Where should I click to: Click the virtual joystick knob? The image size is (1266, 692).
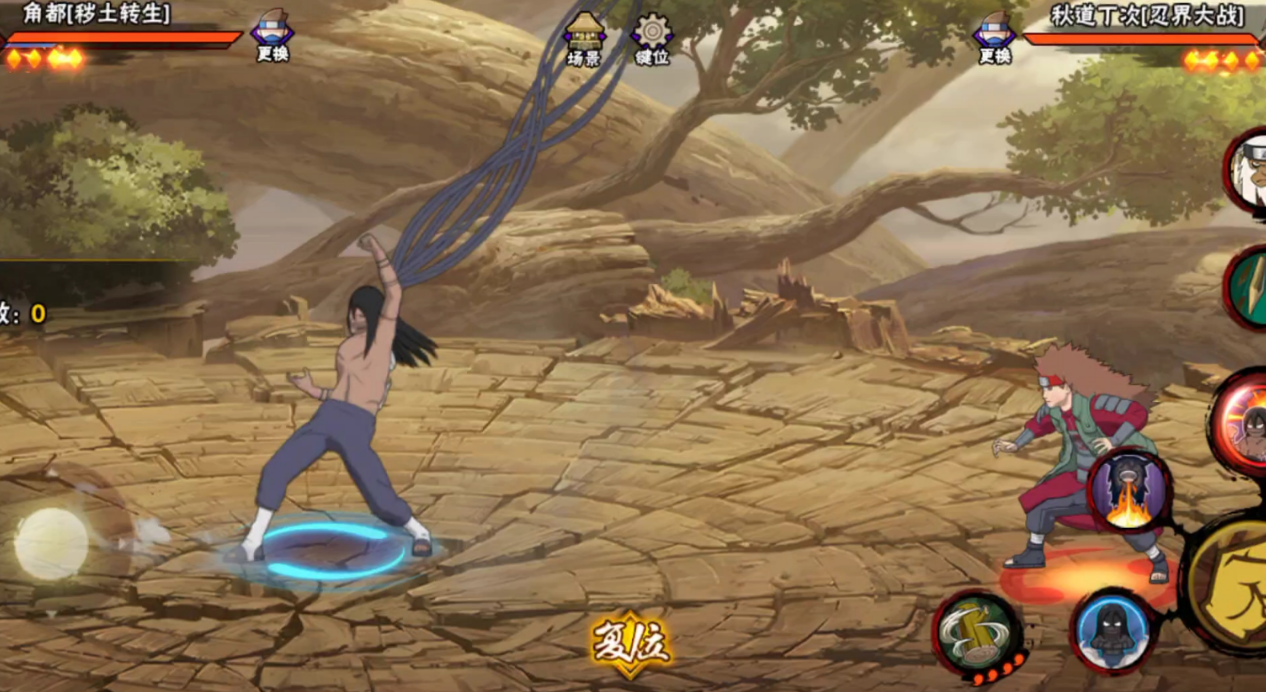pos(51,543)
